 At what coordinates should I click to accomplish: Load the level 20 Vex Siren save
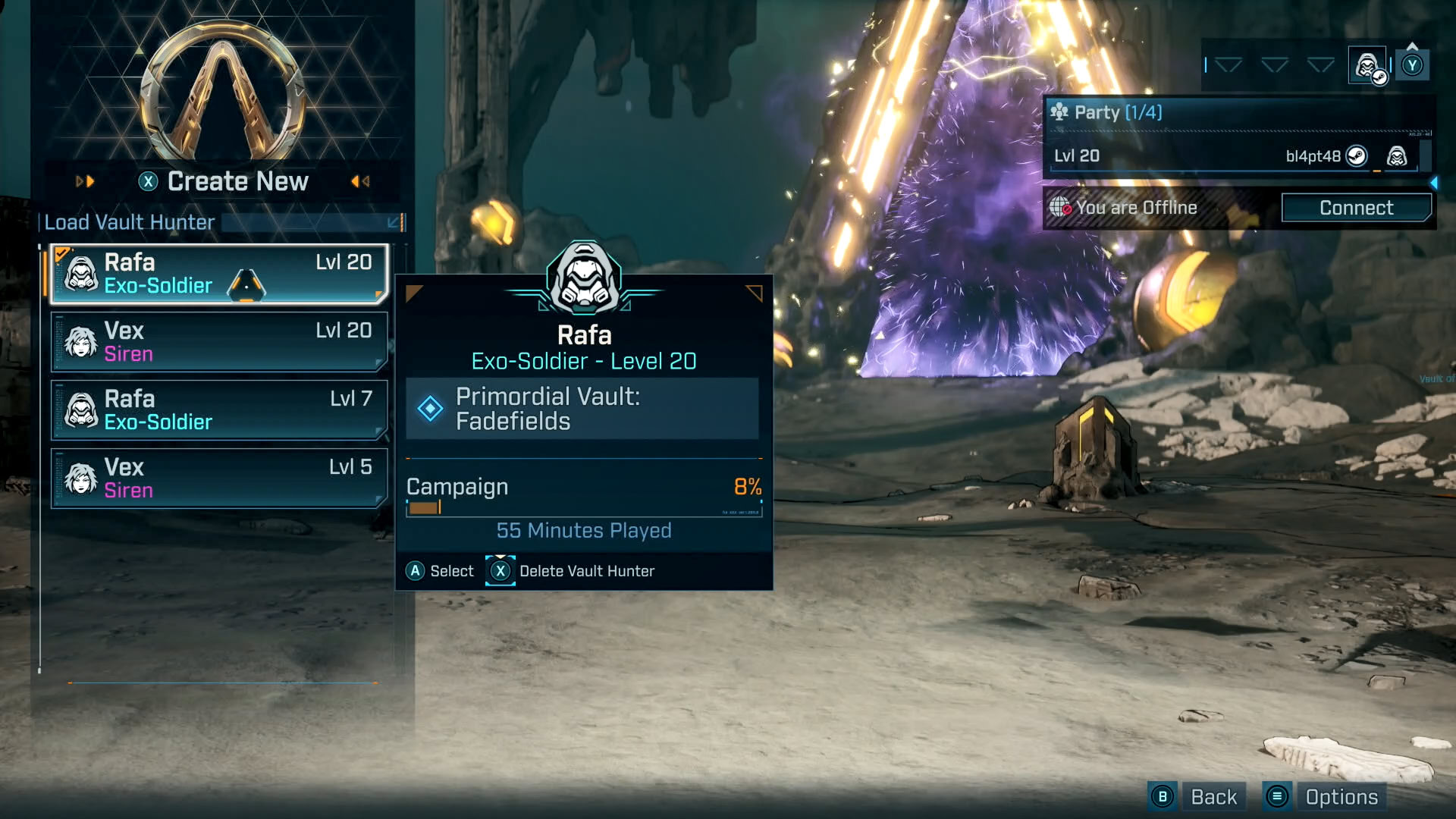pos(219,342)
